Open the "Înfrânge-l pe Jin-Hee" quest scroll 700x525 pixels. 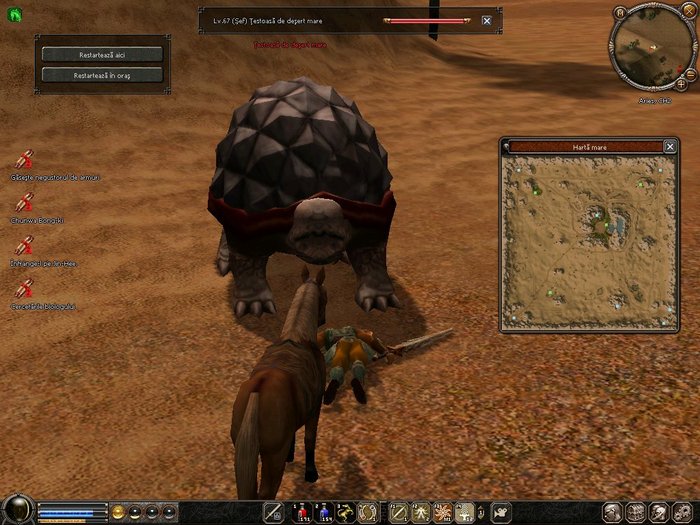[x=25, y=245]
